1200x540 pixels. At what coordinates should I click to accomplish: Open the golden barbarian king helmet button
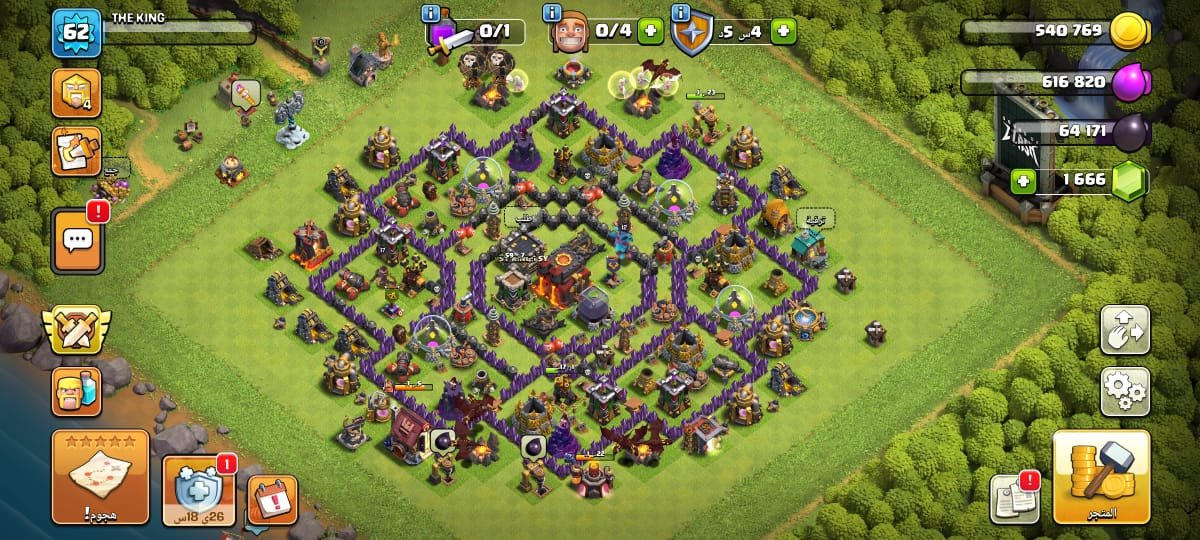pos(76,94)
